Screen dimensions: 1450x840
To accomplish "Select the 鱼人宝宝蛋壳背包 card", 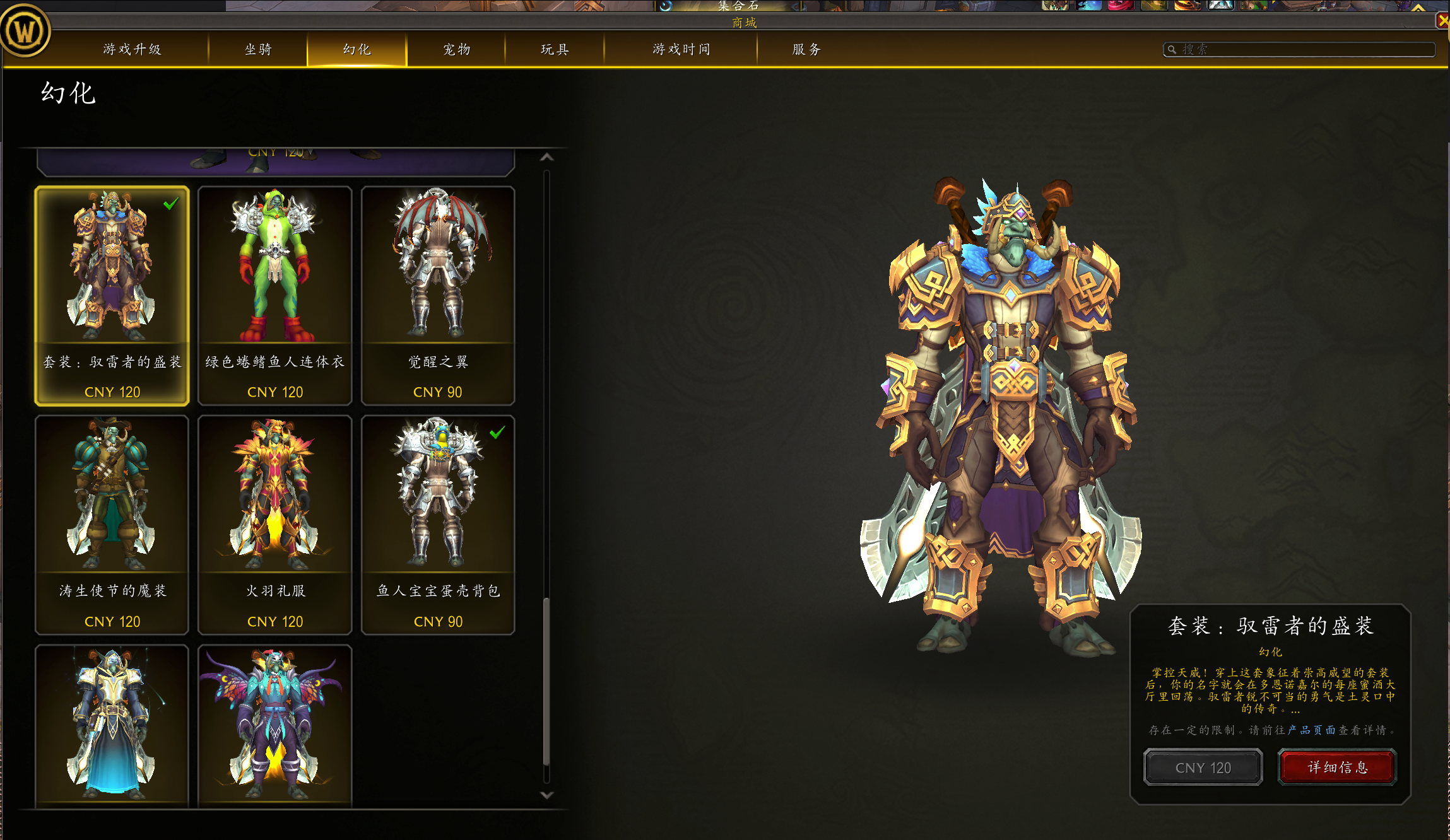I will tap(438, 525).
